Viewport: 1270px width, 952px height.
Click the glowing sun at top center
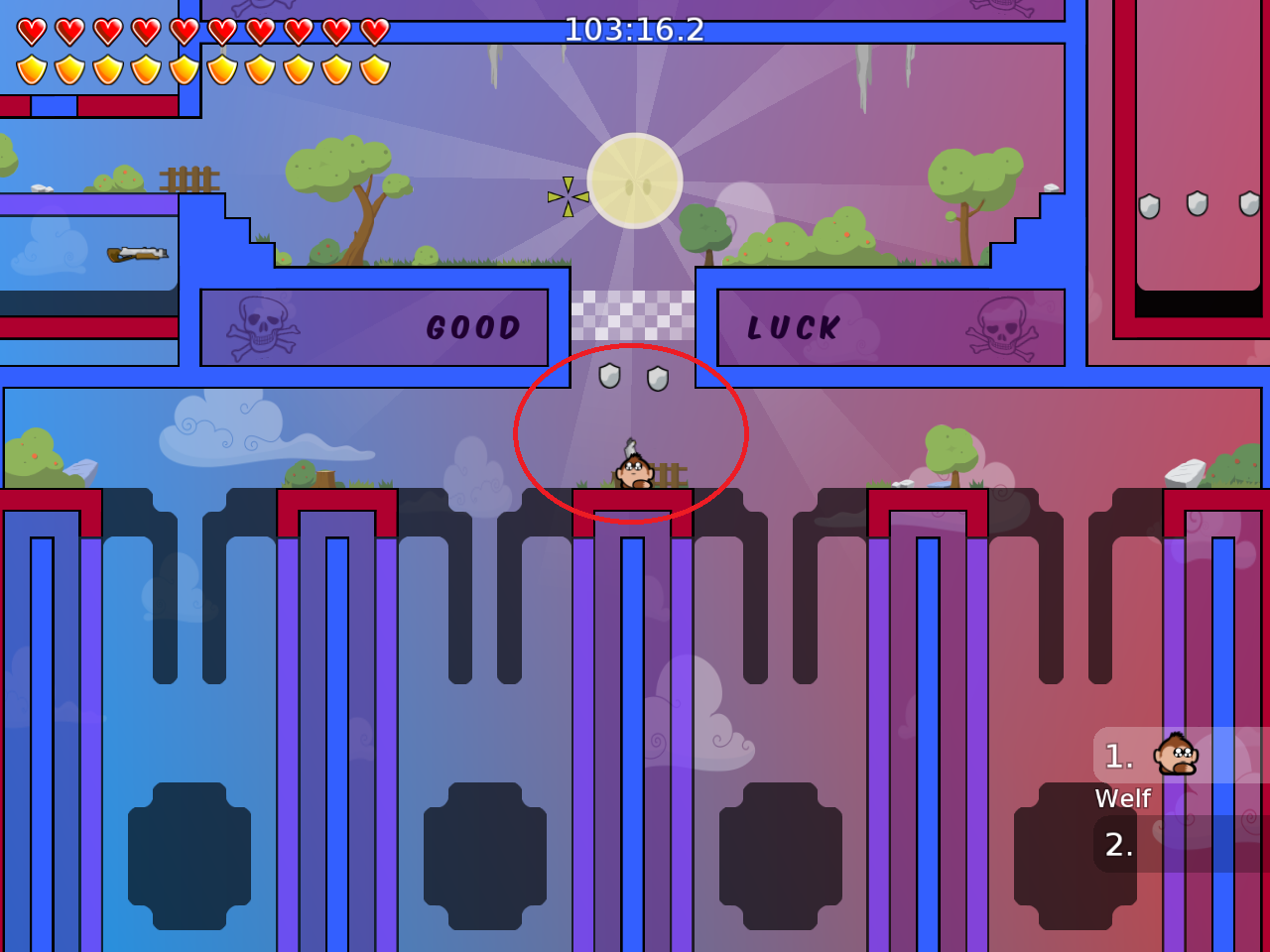(638, 181)
